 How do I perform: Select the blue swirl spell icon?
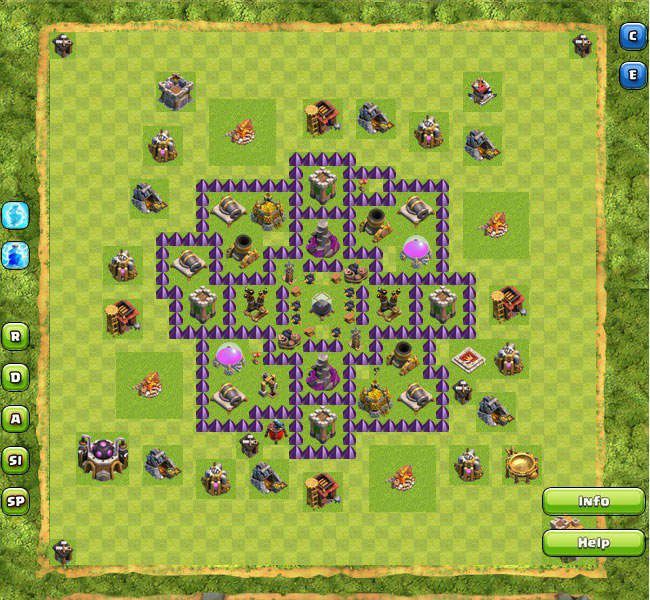(15, 214)
